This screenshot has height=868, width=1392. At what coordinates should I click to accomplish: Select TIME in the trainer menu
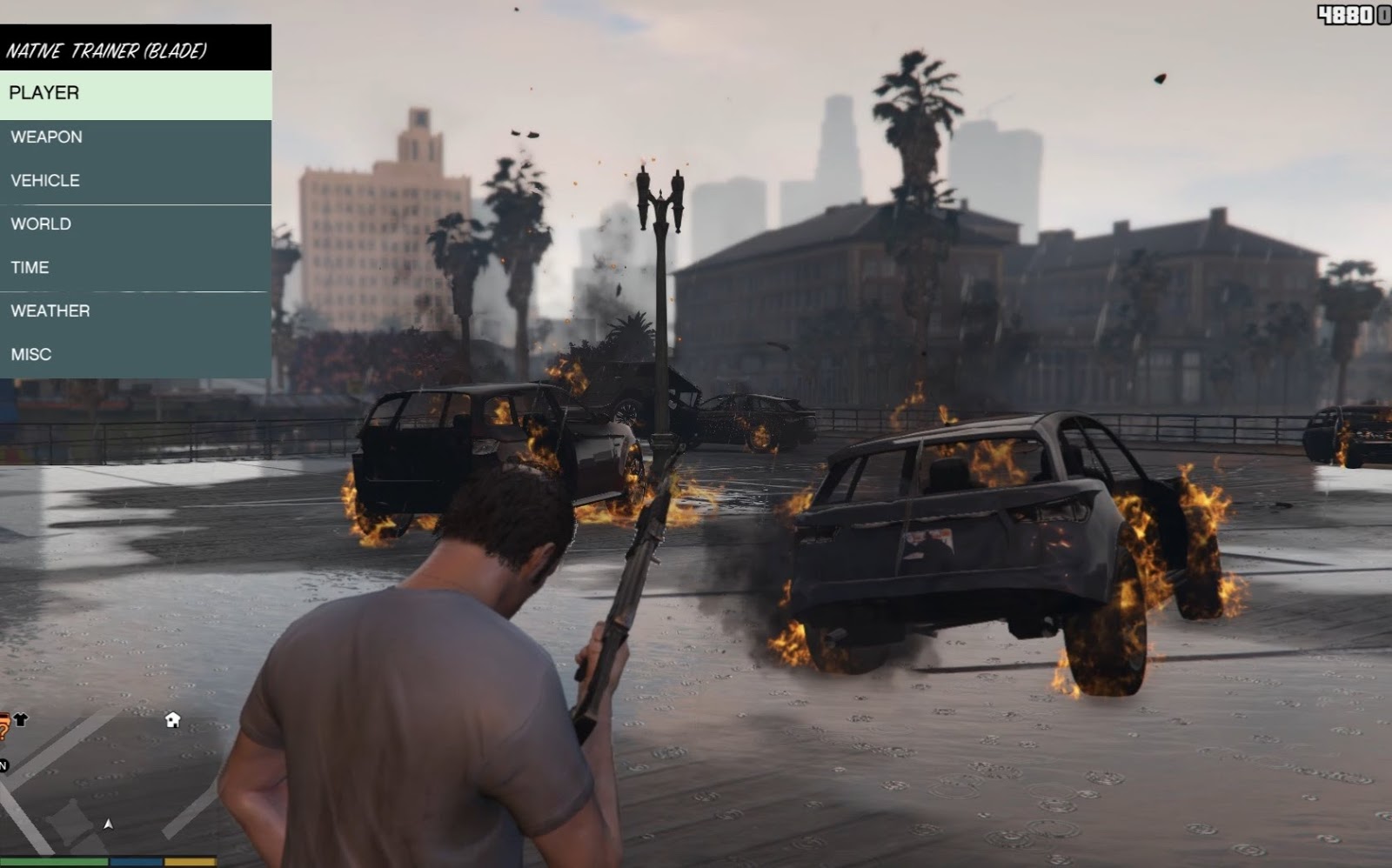click(135, 268)
